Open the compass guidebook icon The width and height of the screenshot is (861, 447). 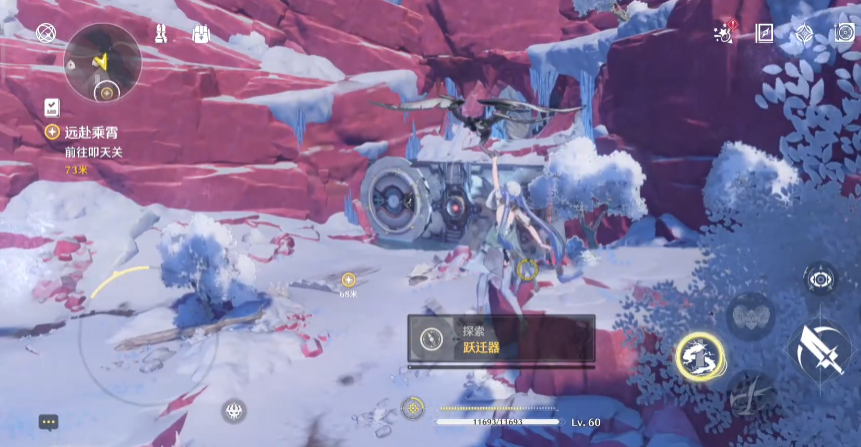(765, 34)
